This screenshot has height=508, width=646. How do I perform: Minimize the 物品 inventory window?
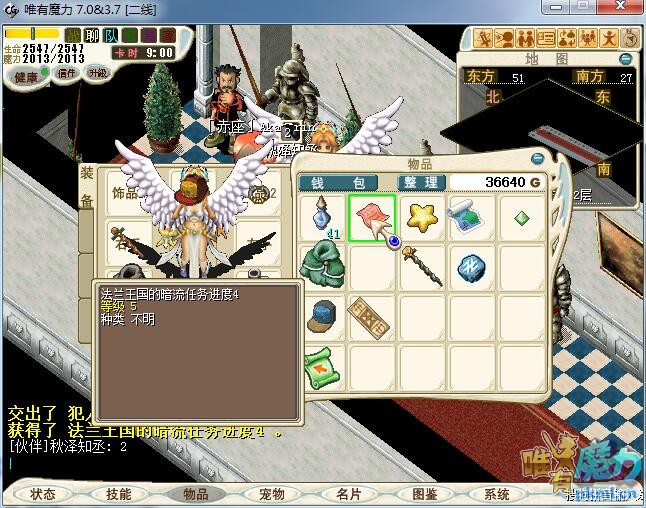click(x=540, y=159)
